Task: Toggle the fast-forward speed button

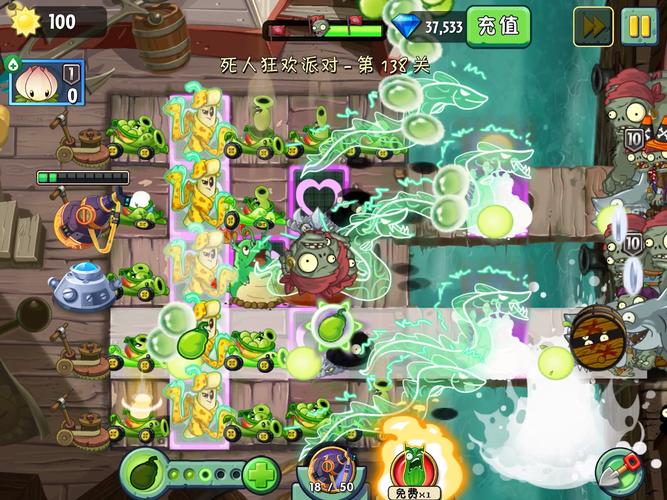Action: click(593, 27)
